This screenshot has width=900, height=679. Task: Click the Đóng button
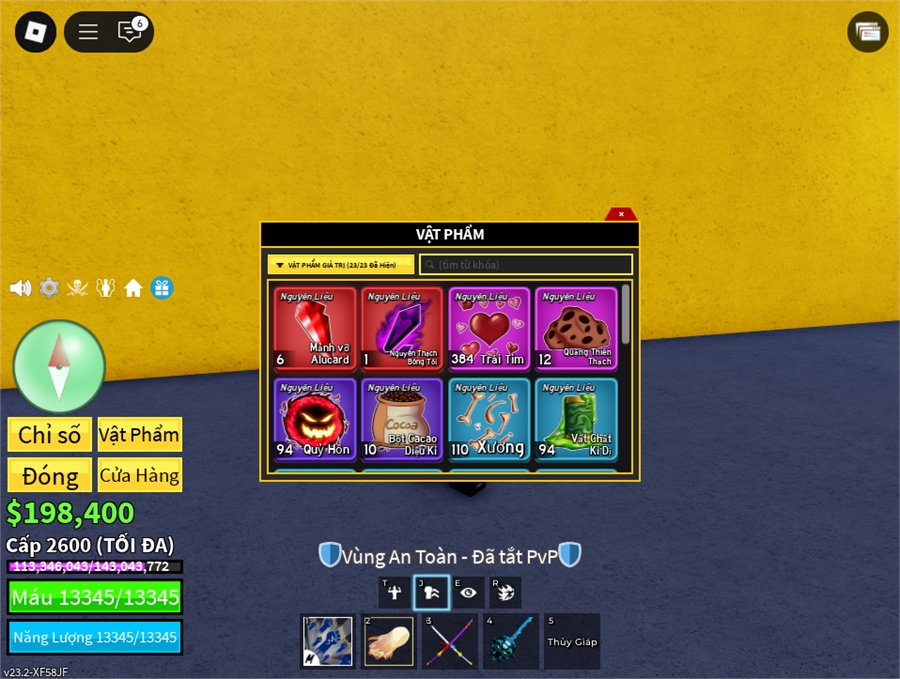click(x=49, y=475)
